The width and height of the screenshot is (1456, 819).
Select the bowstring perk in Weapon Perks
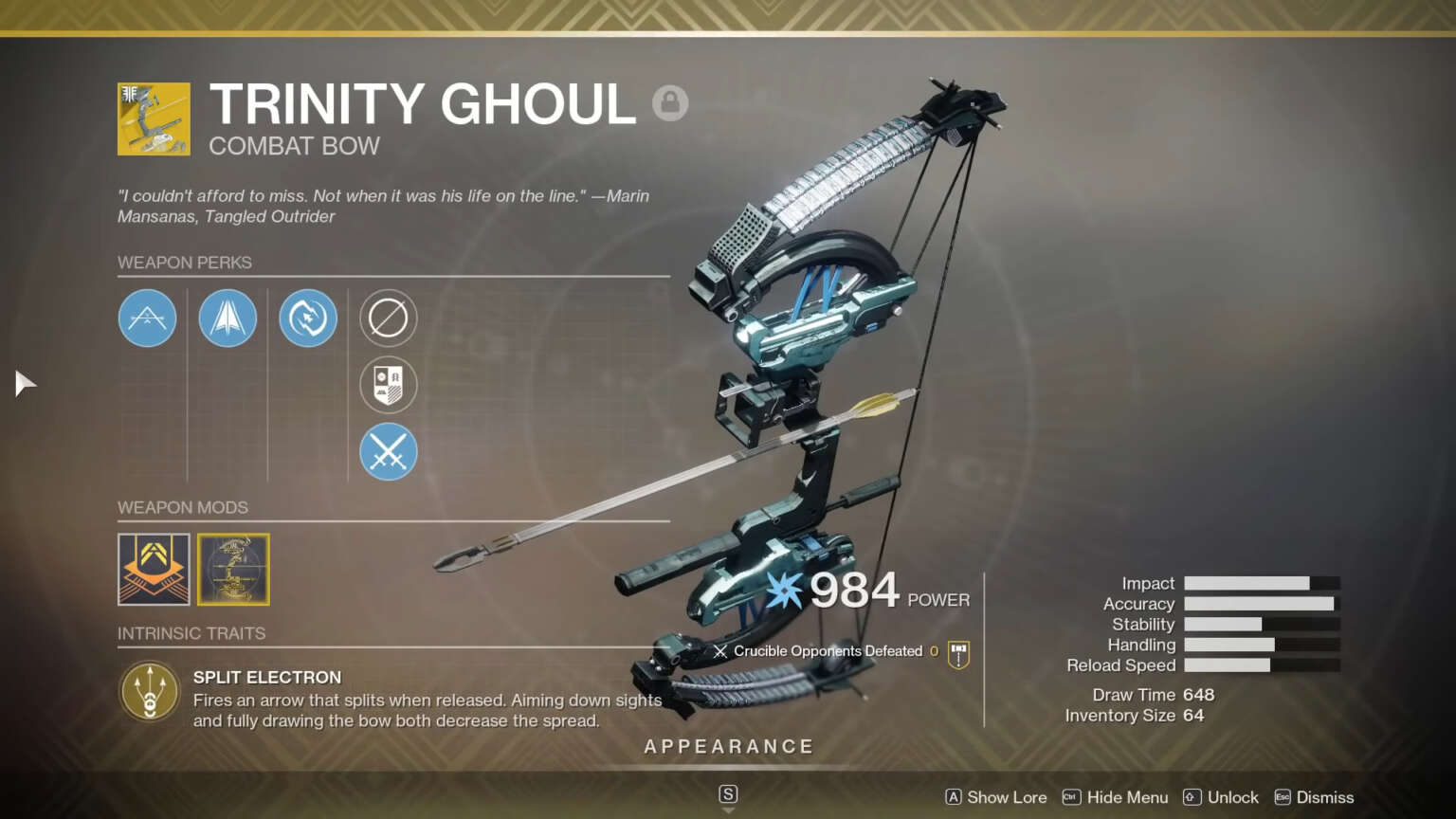tap(147, 318)
